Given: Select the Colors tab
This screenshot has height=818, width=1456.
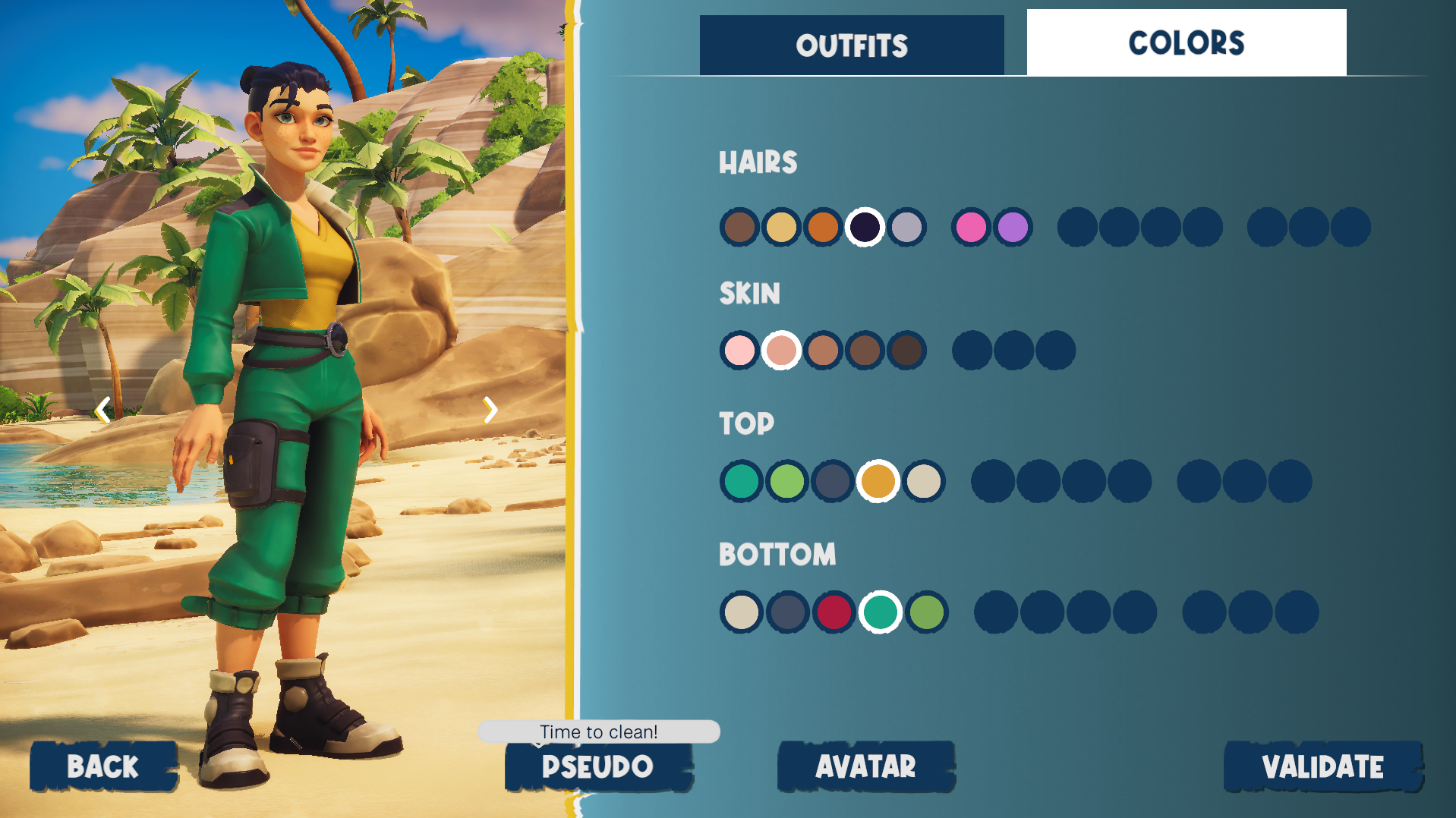Looking at the screenshot, I should 1186,42.
